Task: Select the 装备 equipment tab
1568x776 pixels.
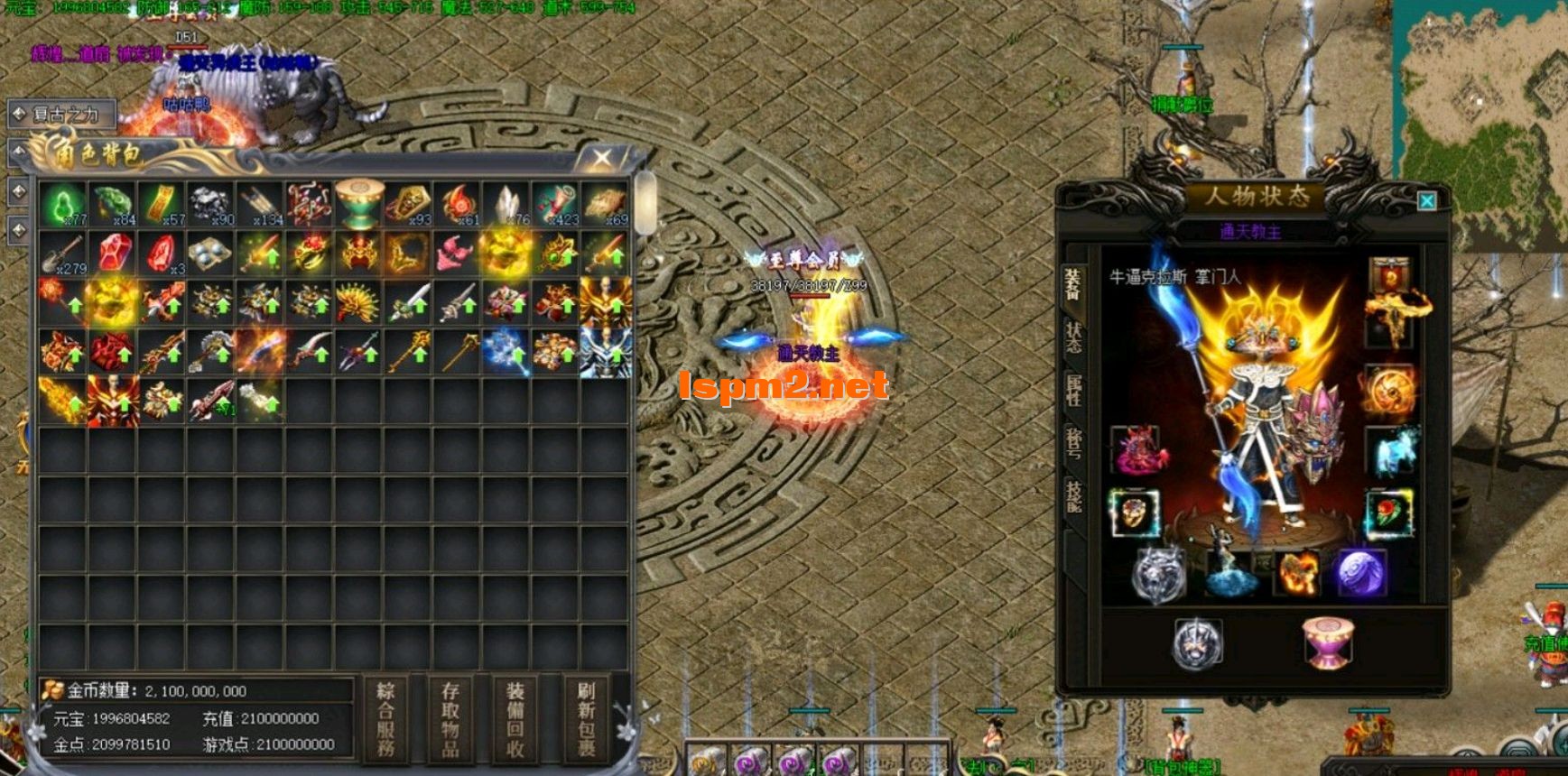Action: tap(1073, 284)
